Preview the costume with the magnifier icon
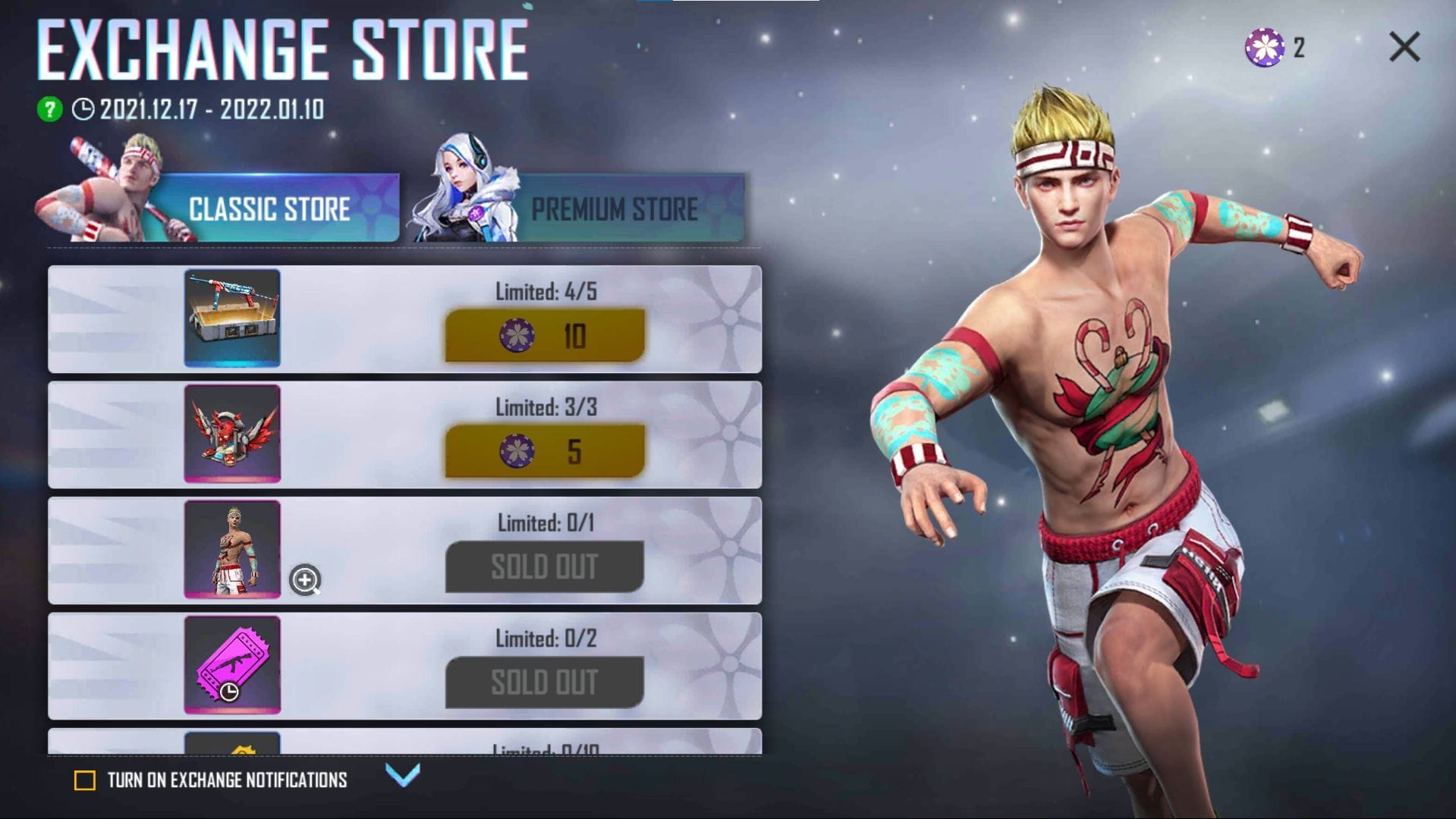The image size is (1456, 819). click(x=305, y=580)
